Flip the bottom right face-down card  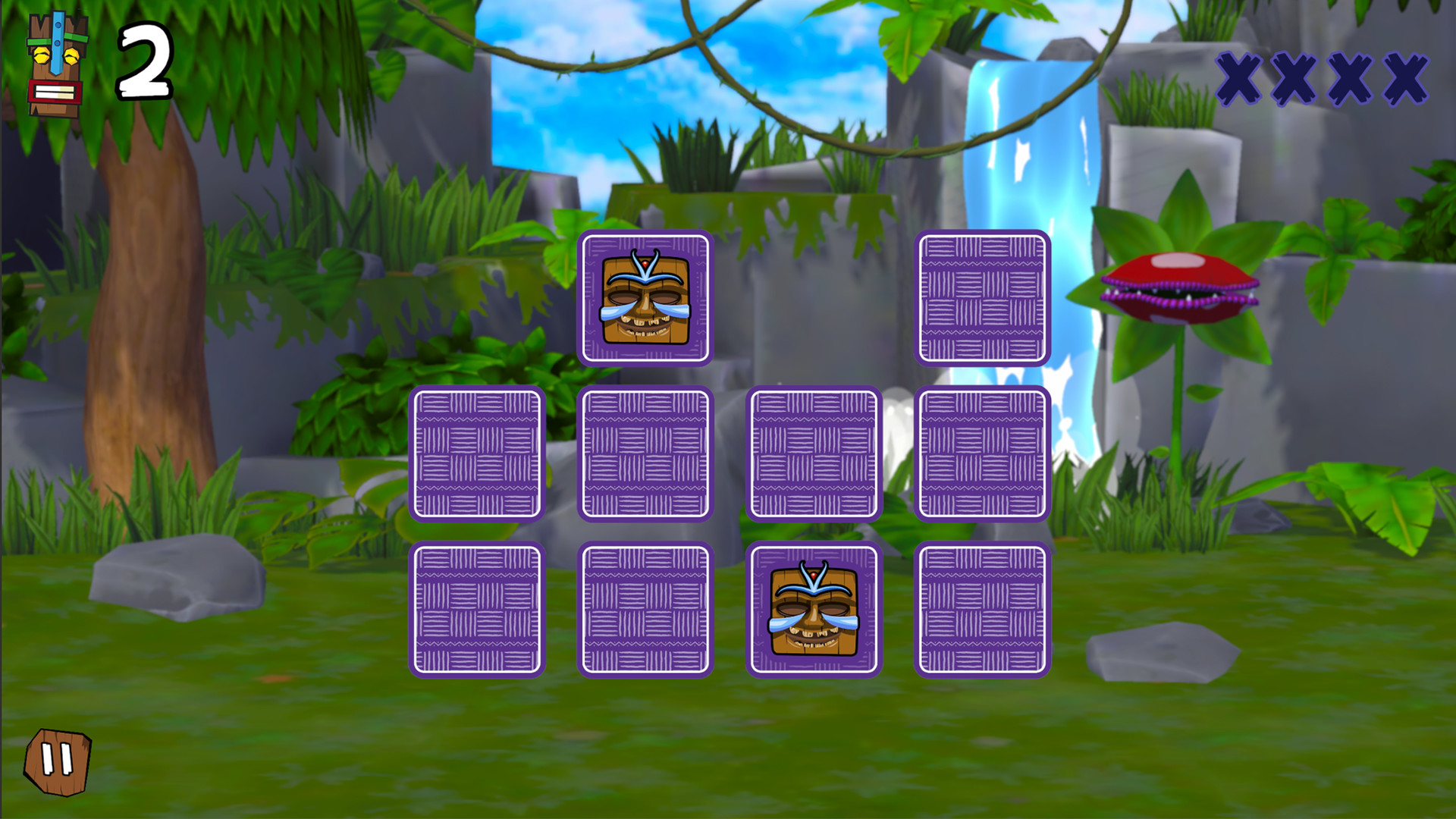[984, 610]
